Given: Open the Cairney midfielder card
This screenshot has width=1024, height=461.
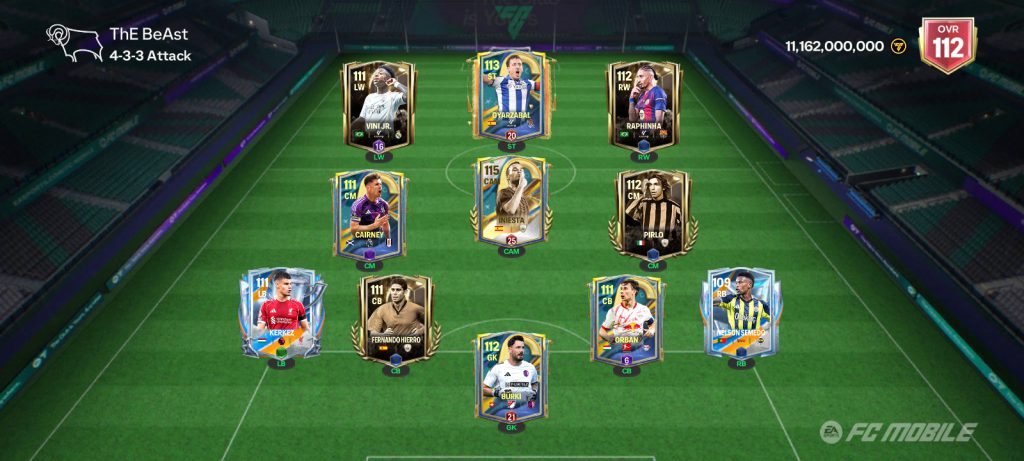Looking at the screenshot, I should tap(366, 213).
